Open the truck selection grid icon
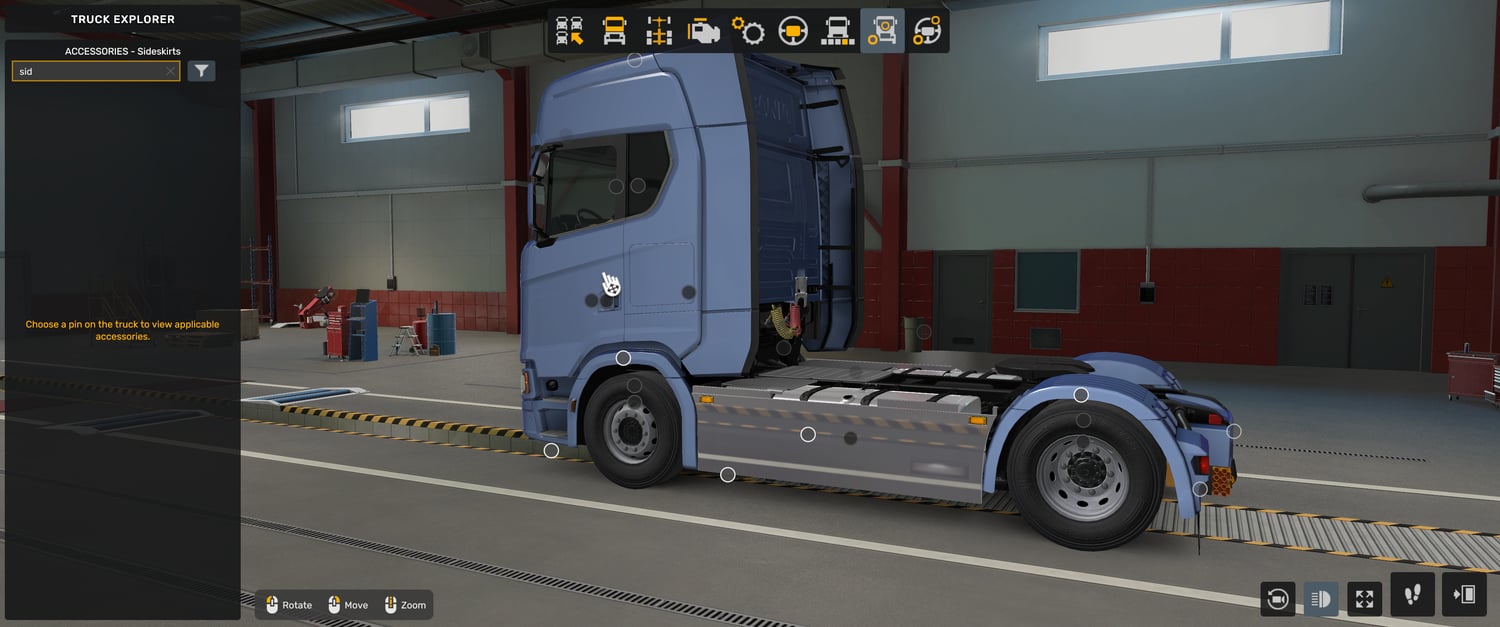The height and width of the screenshot is (627, 1500). [x=570, y=31]
